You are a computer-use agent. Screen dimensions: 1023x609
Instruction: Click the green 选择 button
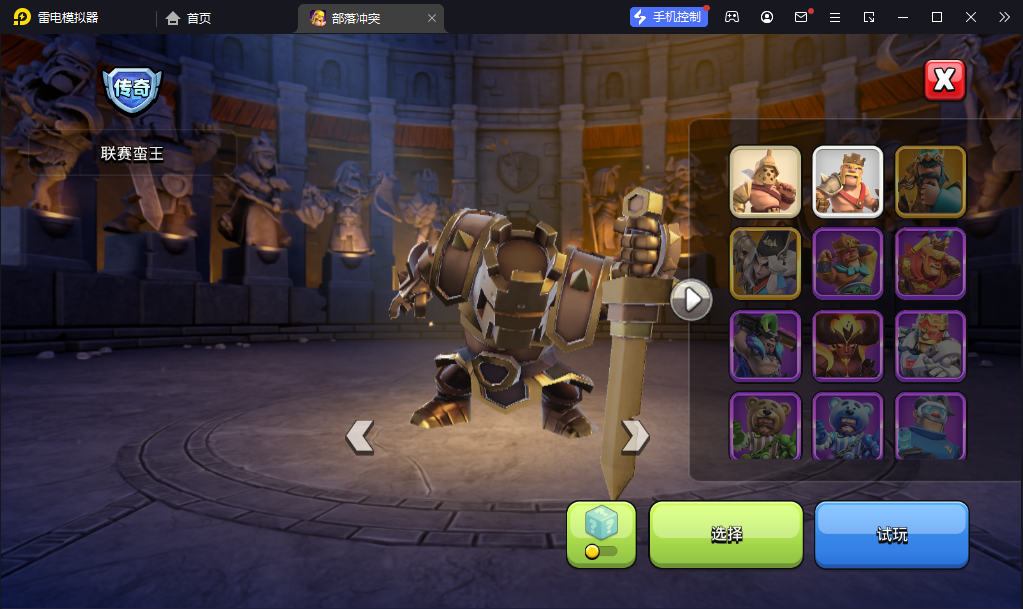726,534
